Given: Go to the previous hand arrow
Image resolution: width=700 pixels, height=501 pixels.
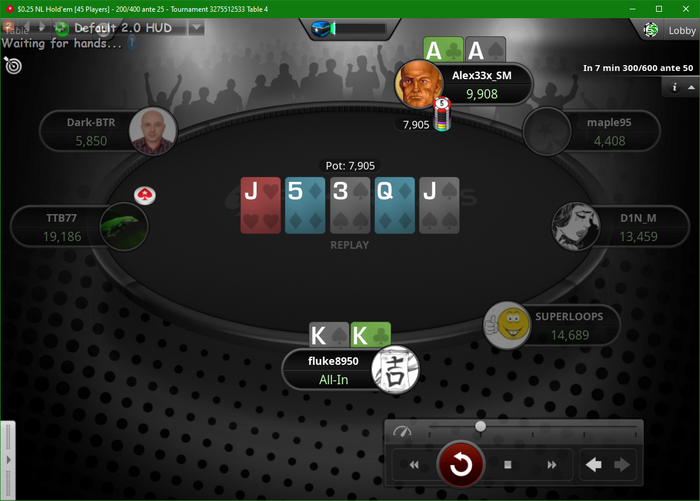Looking at the screenshot, I should pyautogui.click(x=594, y=464).
